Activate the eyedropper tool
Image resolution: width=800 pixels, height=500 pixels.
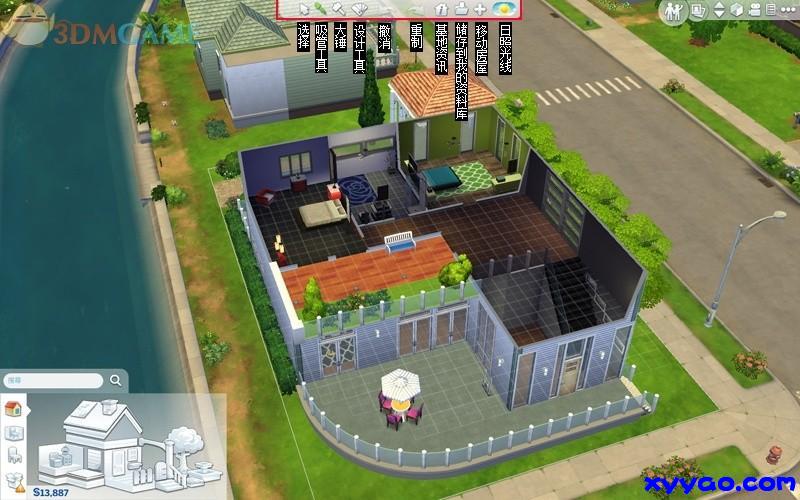321,9
